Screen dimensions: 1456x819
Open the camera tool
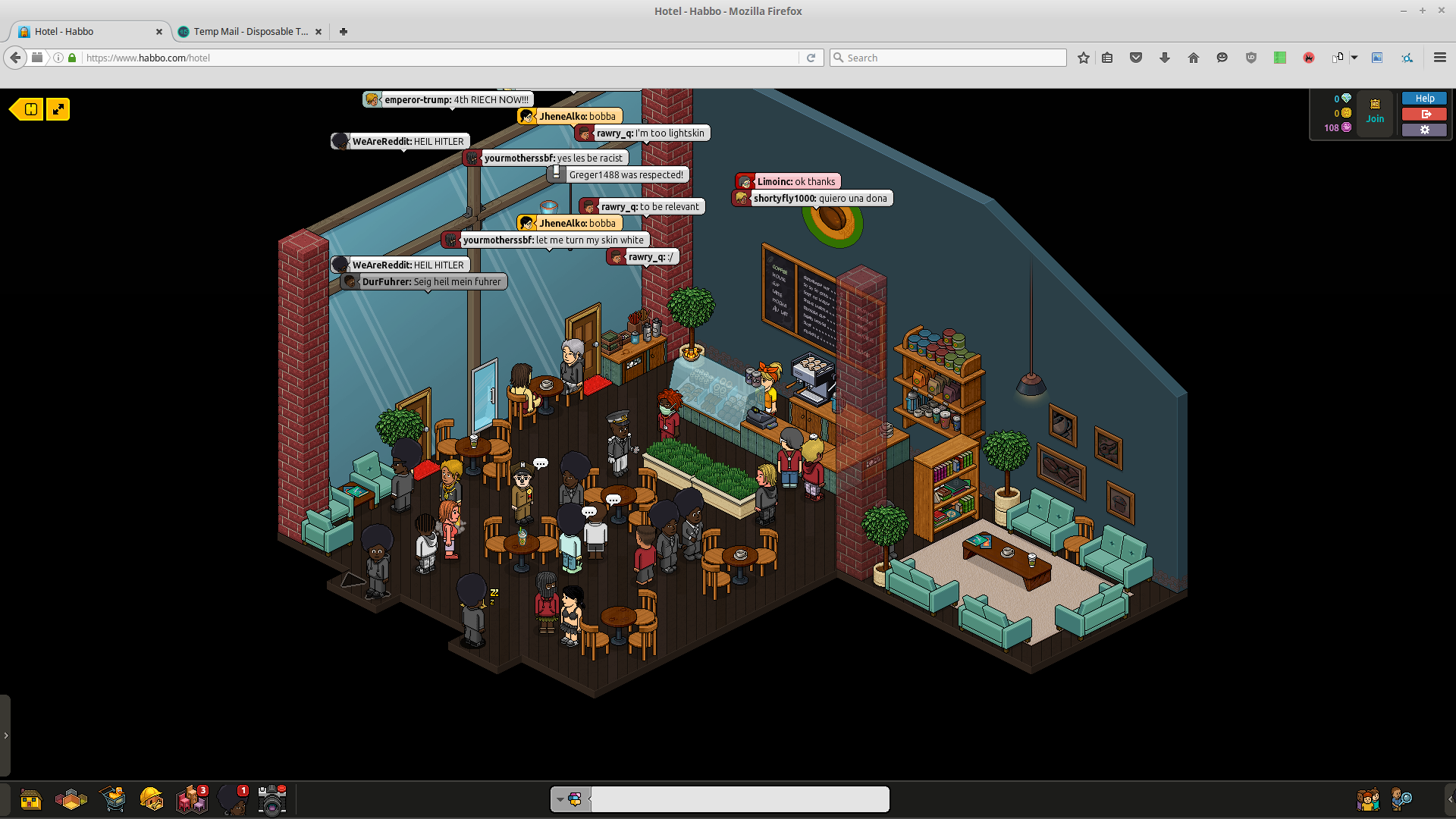point(271,799)
